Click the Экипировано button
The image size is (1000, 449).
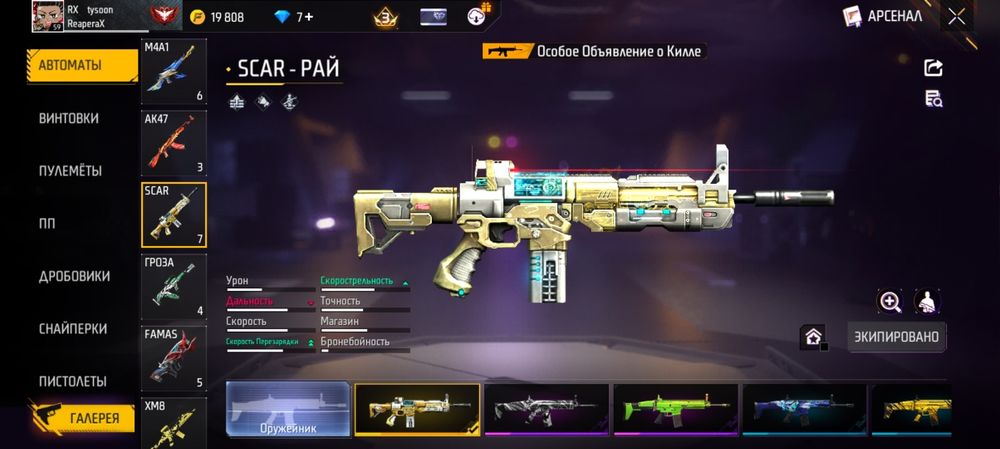tap(896, 337)
